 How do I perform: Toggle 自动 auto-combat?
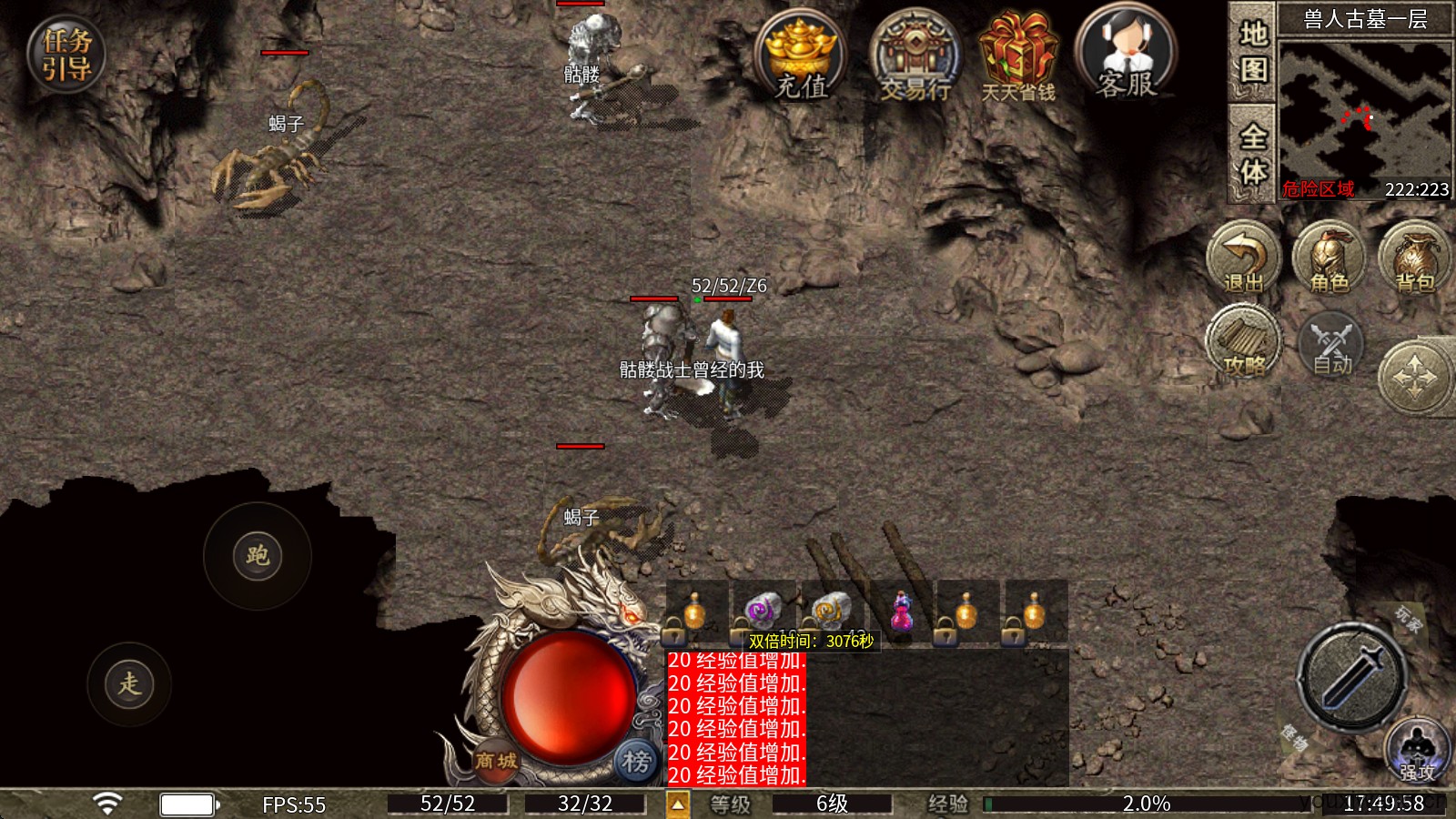coord(1331,346)
